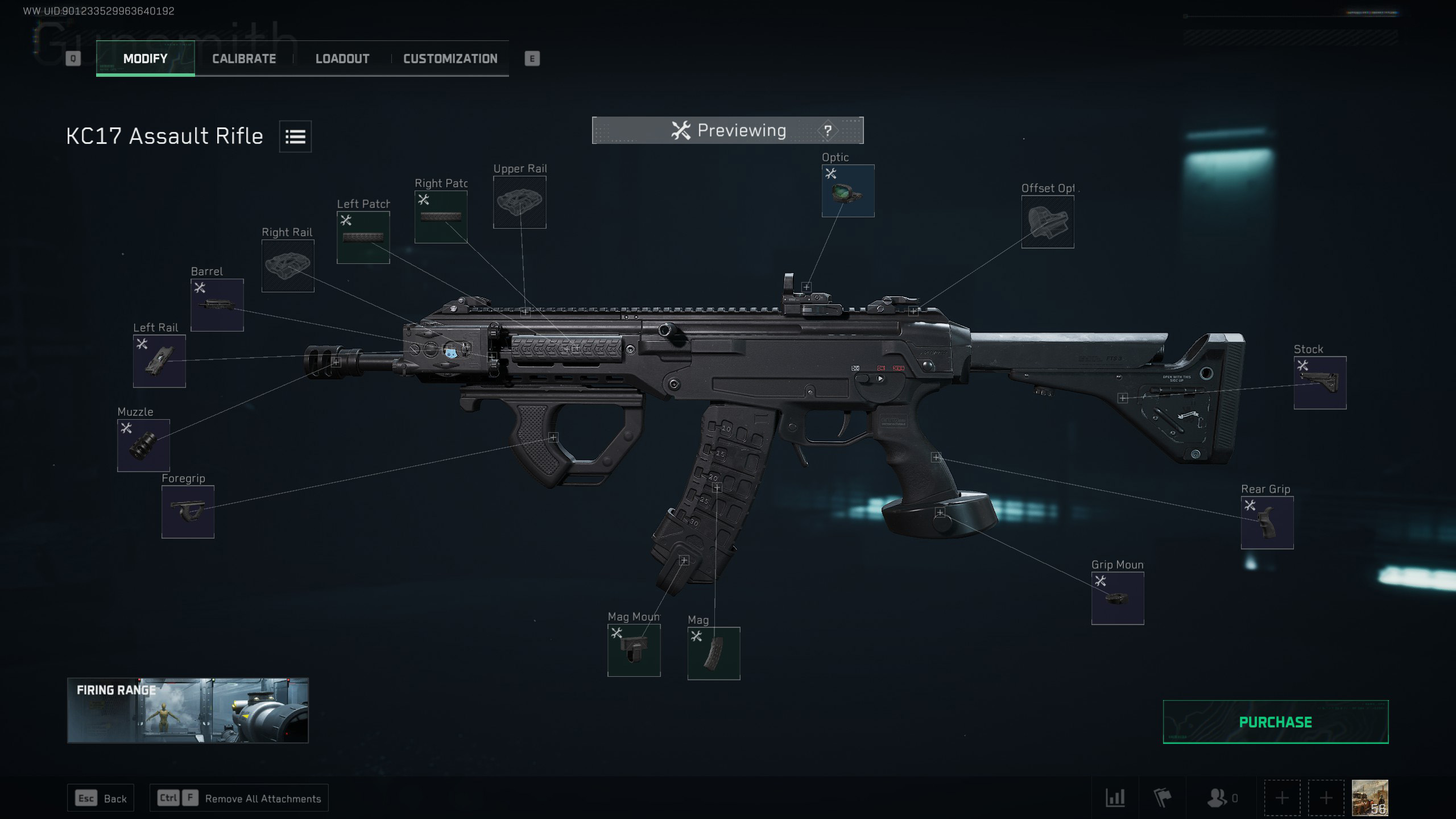Choose the Upper Rail slot
The width and height of the screenshot is (1456, 819).
(519, 202)
